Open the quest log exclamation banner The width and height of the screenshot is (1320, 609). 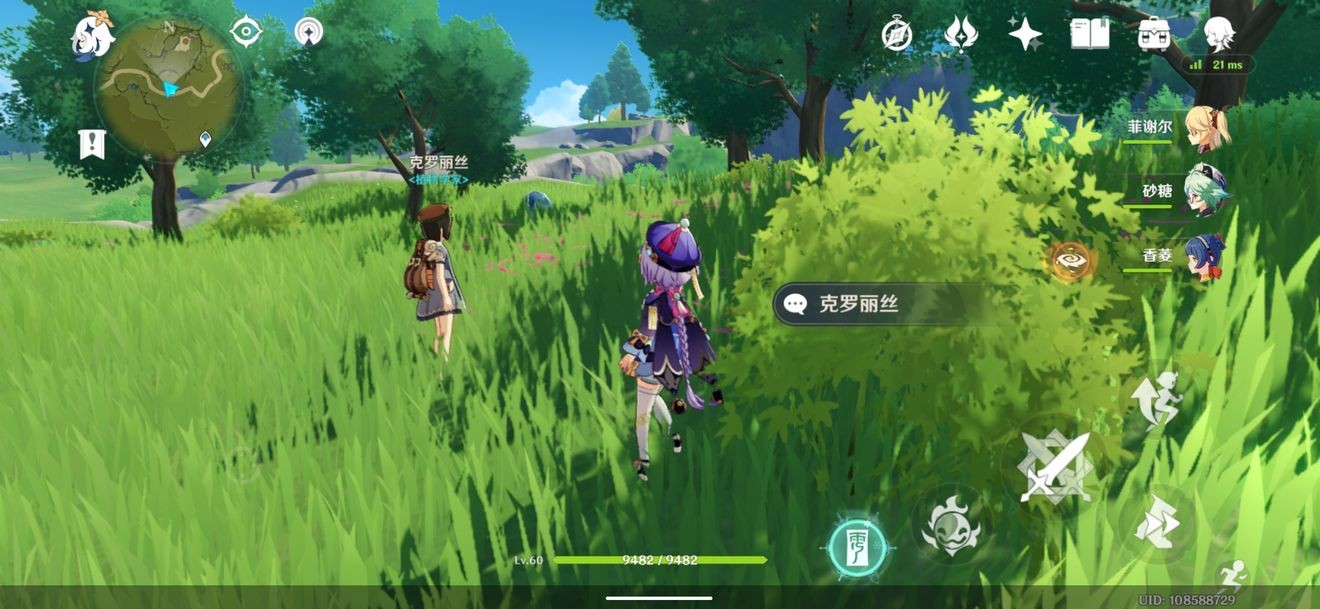pos(92,144)
